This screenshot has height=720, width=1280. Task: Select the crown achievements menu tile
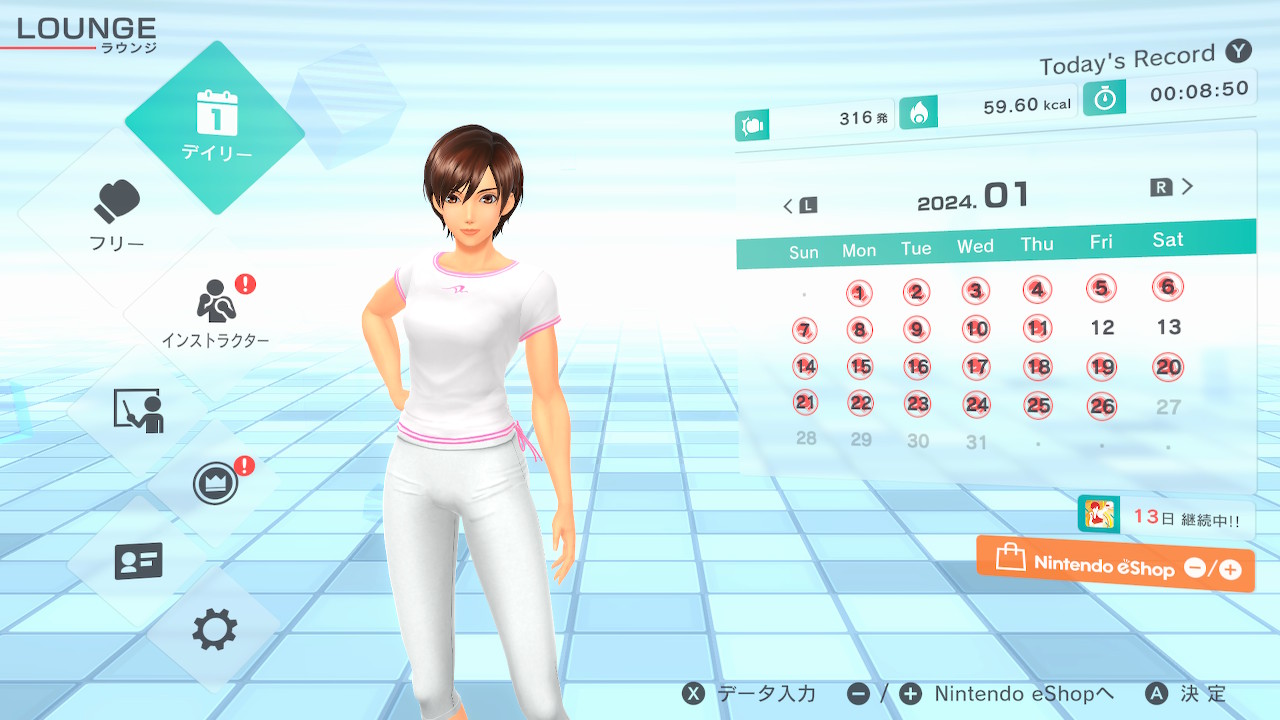(215, 485)
